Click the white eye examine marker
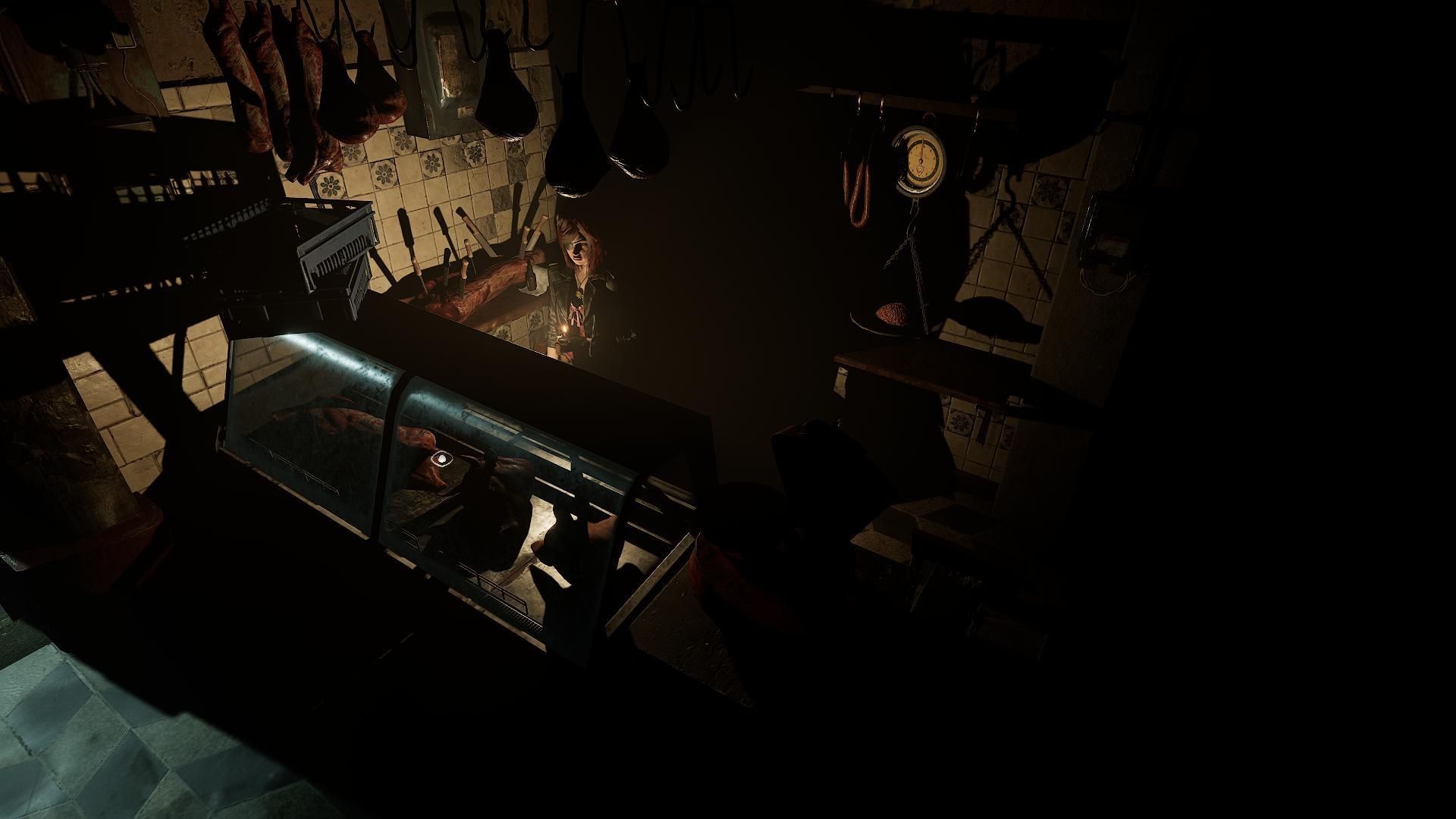 click(441, 459)
